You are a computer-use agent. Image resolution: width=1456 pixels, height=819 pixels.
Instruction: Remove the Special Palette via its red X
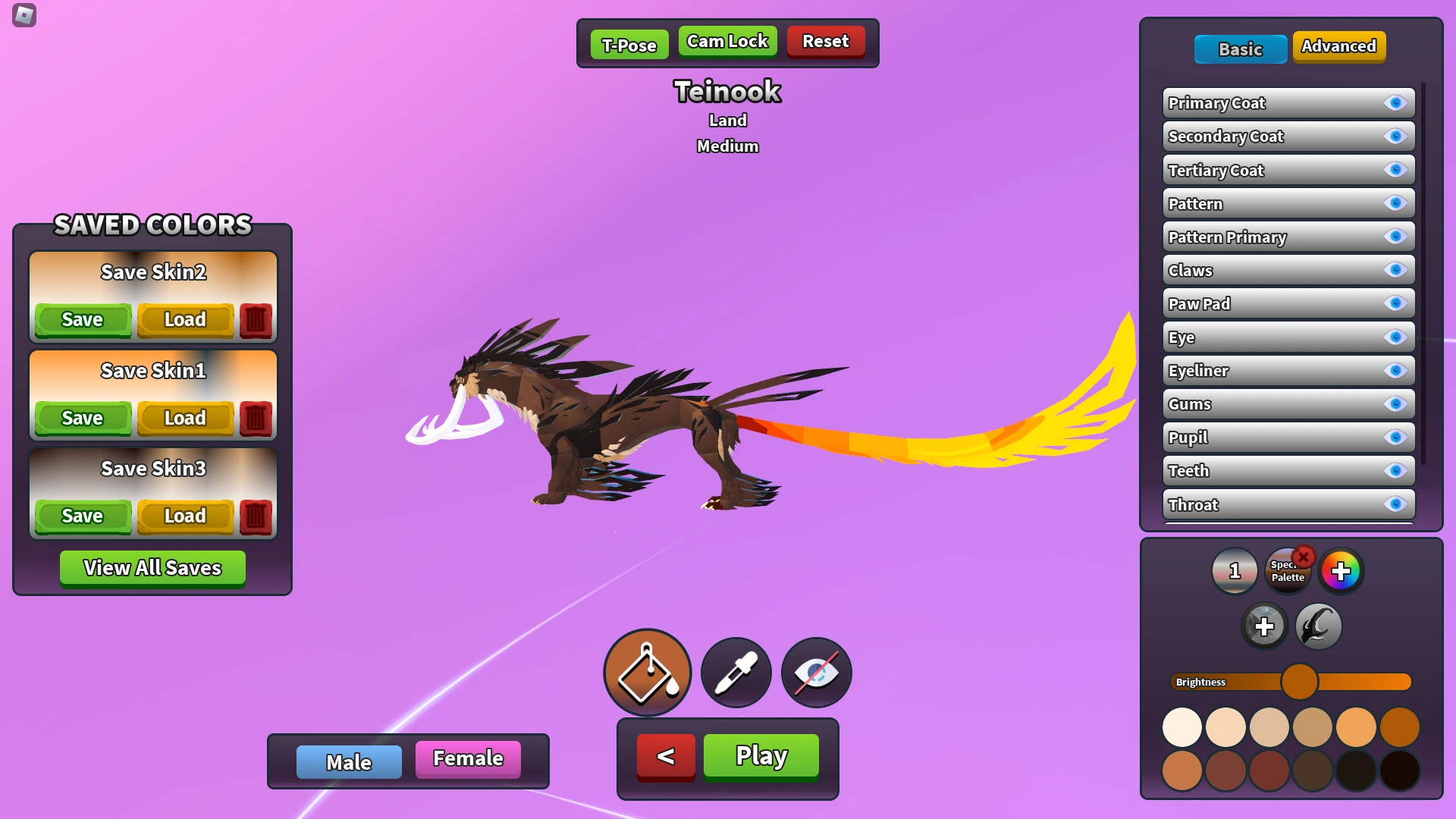[1304, 558]
